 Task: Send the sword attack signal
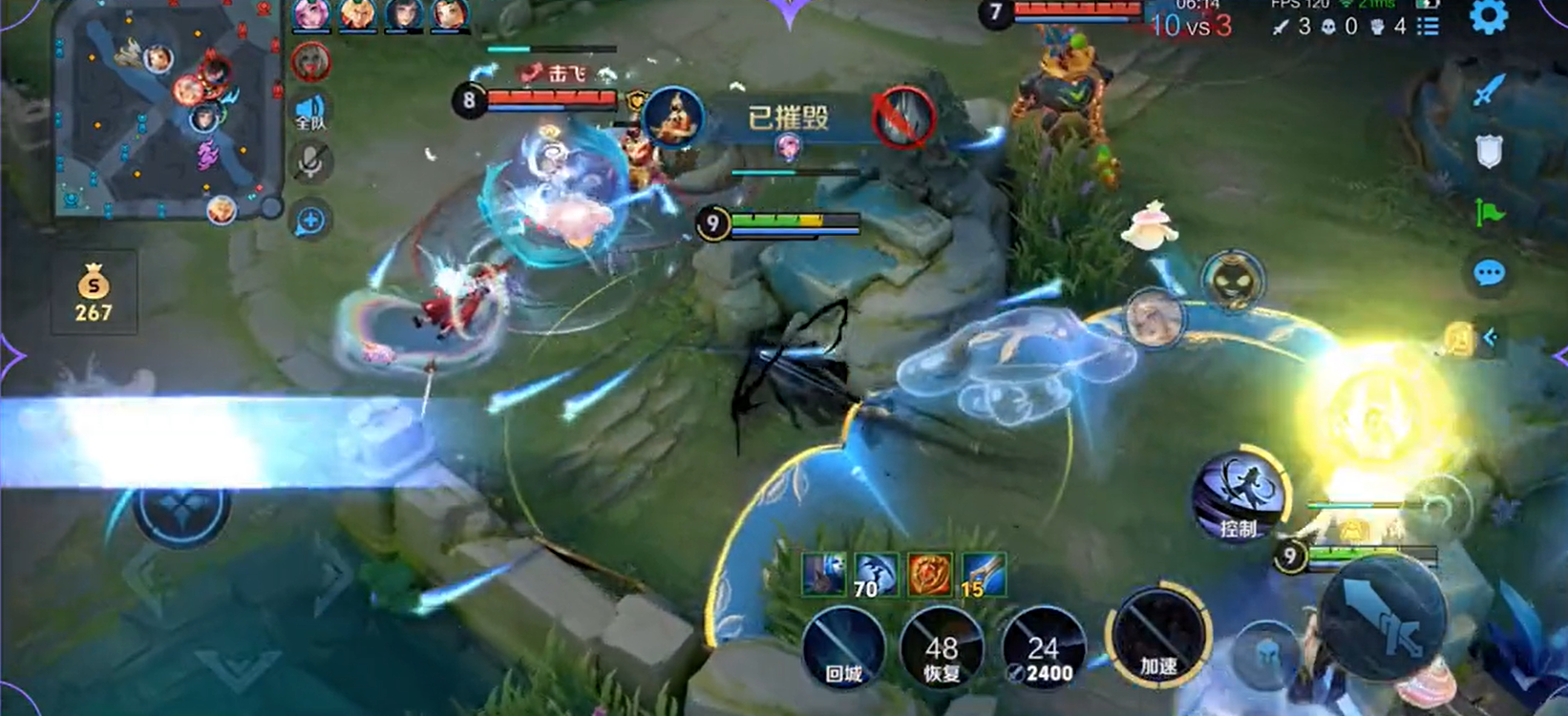pos(1488,91)
